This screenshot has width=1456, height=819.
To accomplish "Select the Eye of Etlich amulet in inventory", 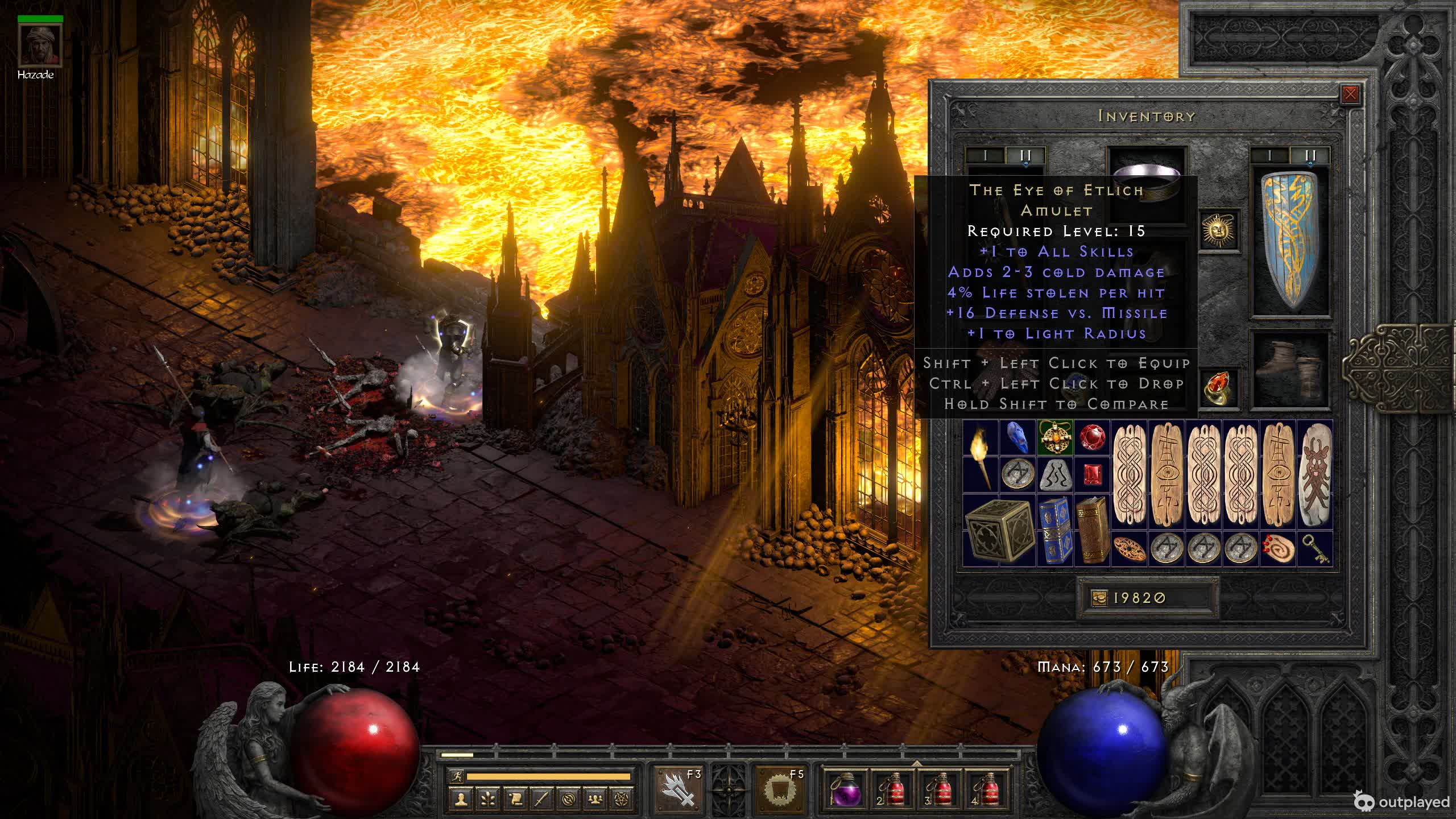I will [1055, 437].
